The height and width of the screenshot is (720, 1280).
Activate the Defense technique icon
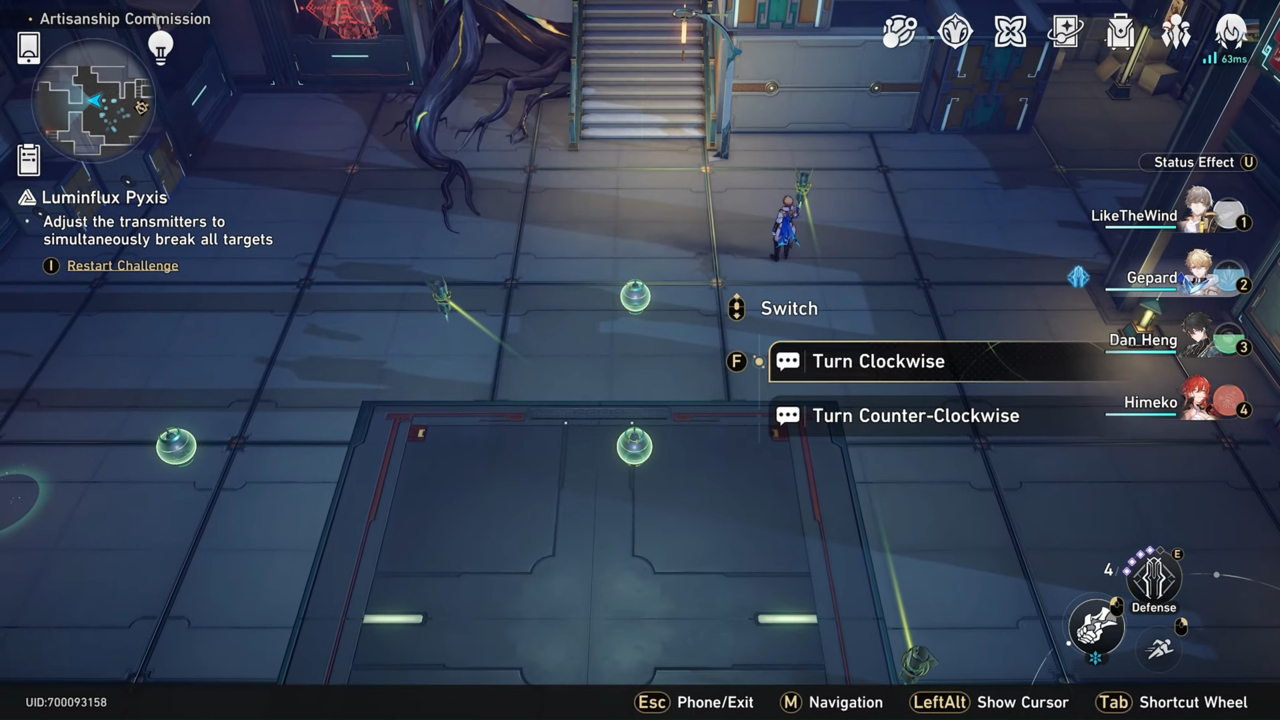coord(1153,578)
